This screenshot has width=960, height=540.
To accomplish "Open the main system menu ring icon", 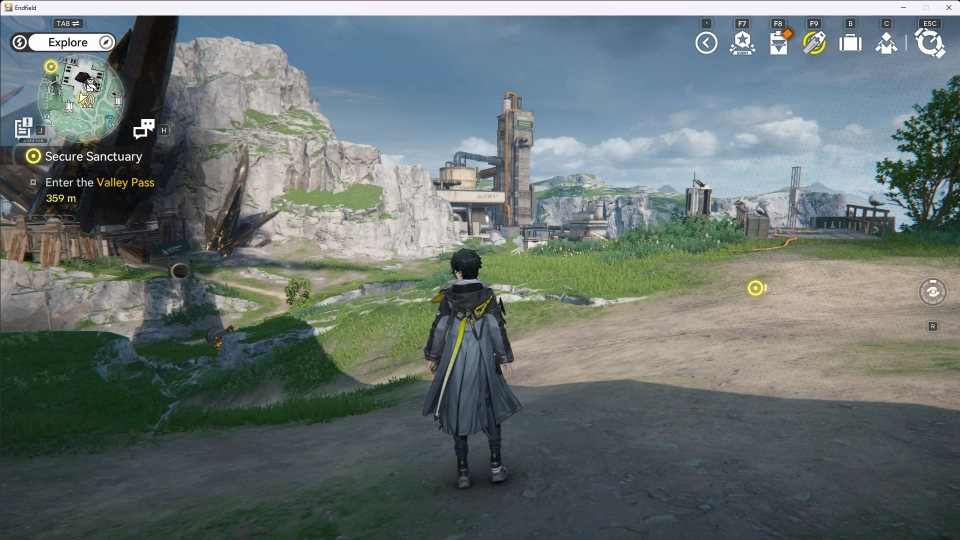I will pos(930,43).
